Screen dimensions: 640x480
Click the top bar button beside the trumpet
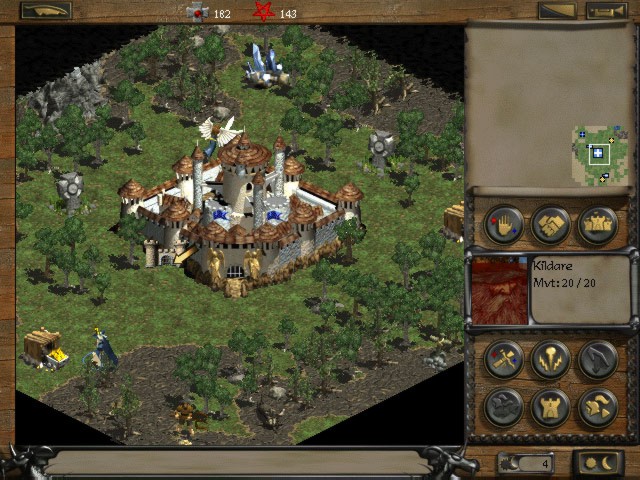(556, 11)
